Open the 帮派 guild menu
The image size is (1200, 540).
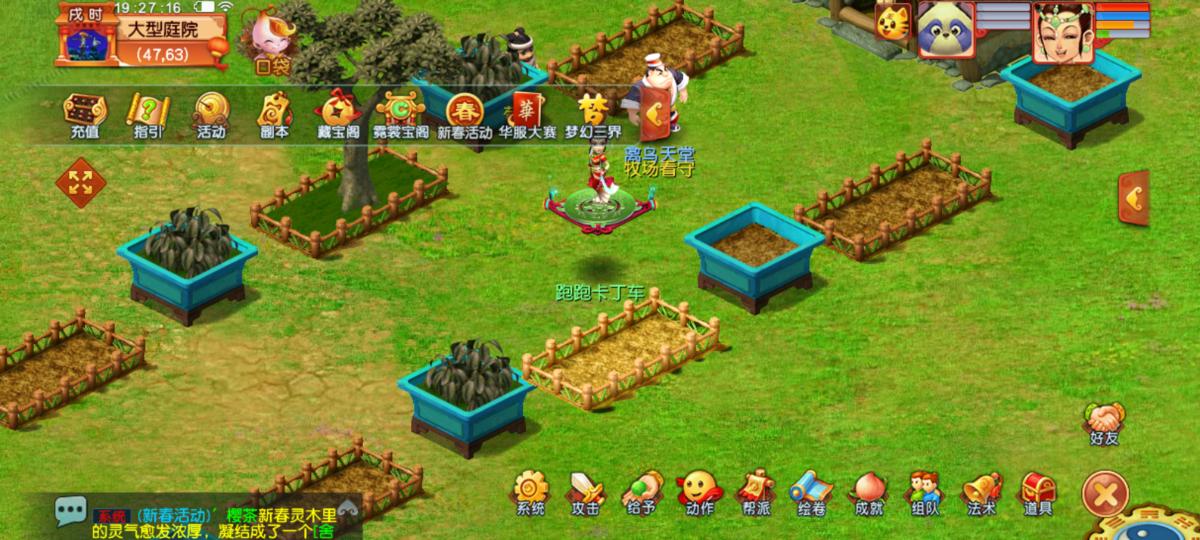(x=755, y=490)
